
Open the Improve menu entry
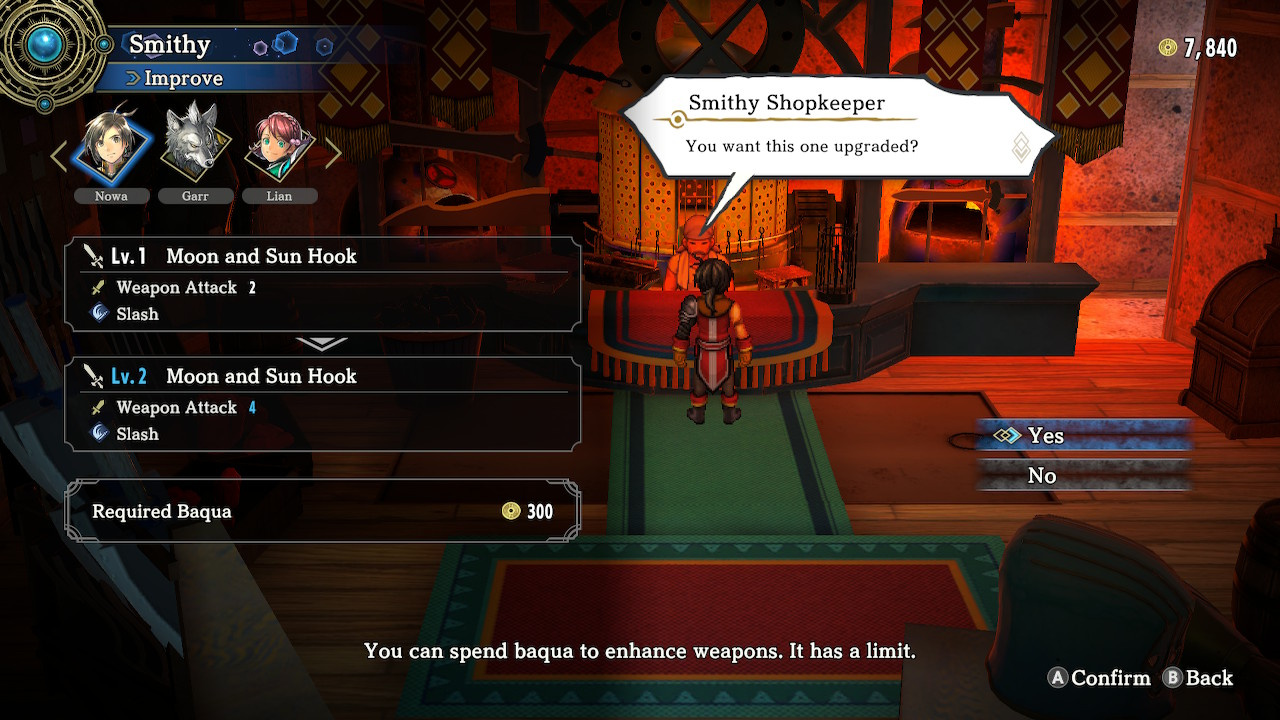click(183, 78)
